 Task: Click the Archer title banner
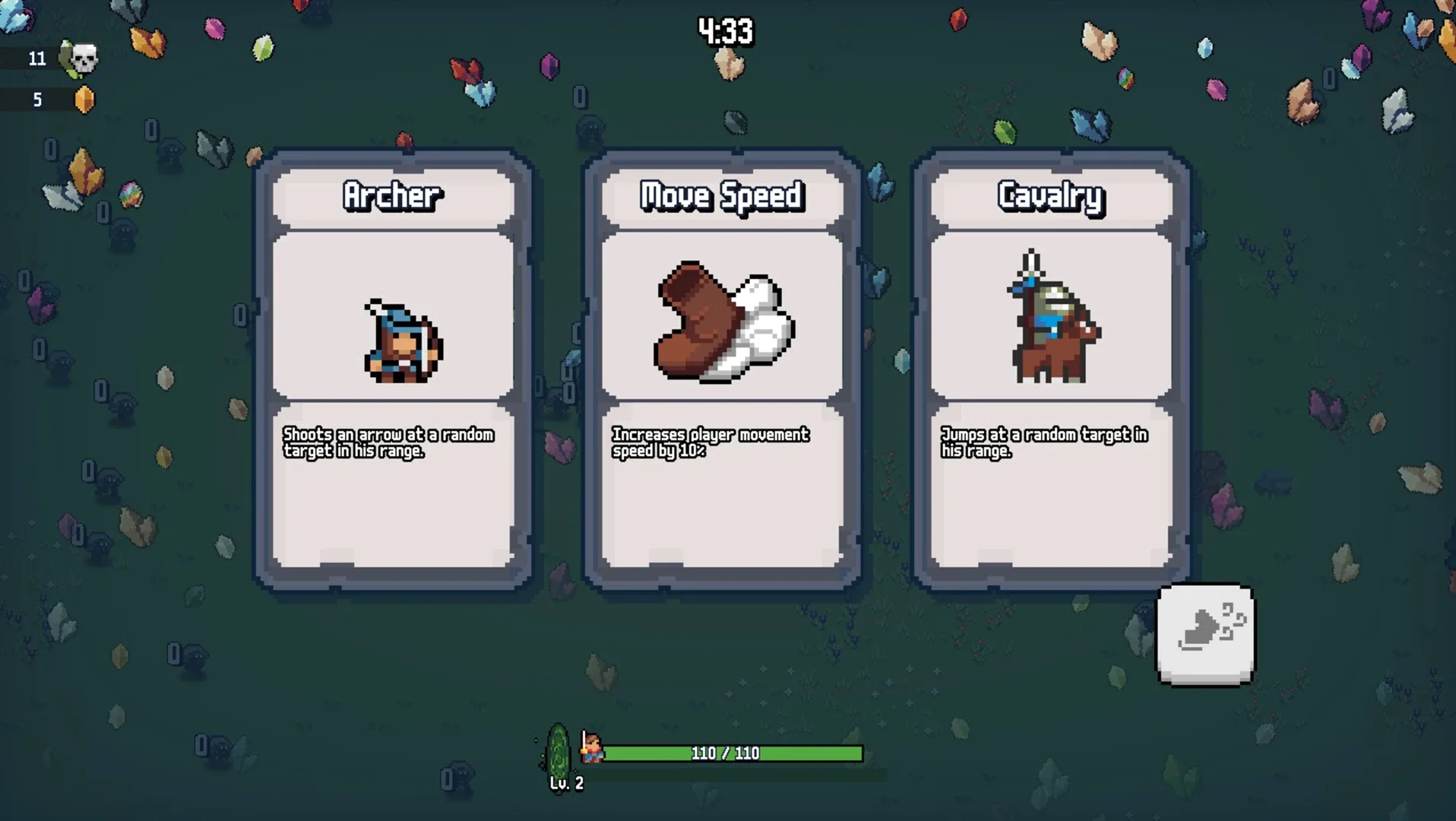coord(392,195)
